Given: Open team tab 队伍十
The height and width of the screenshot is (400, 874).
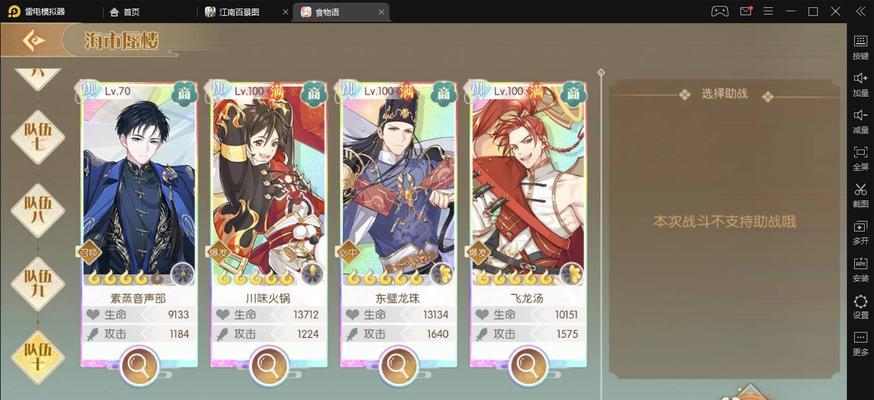Looking at the screenshot, I should tap(37, 352).
